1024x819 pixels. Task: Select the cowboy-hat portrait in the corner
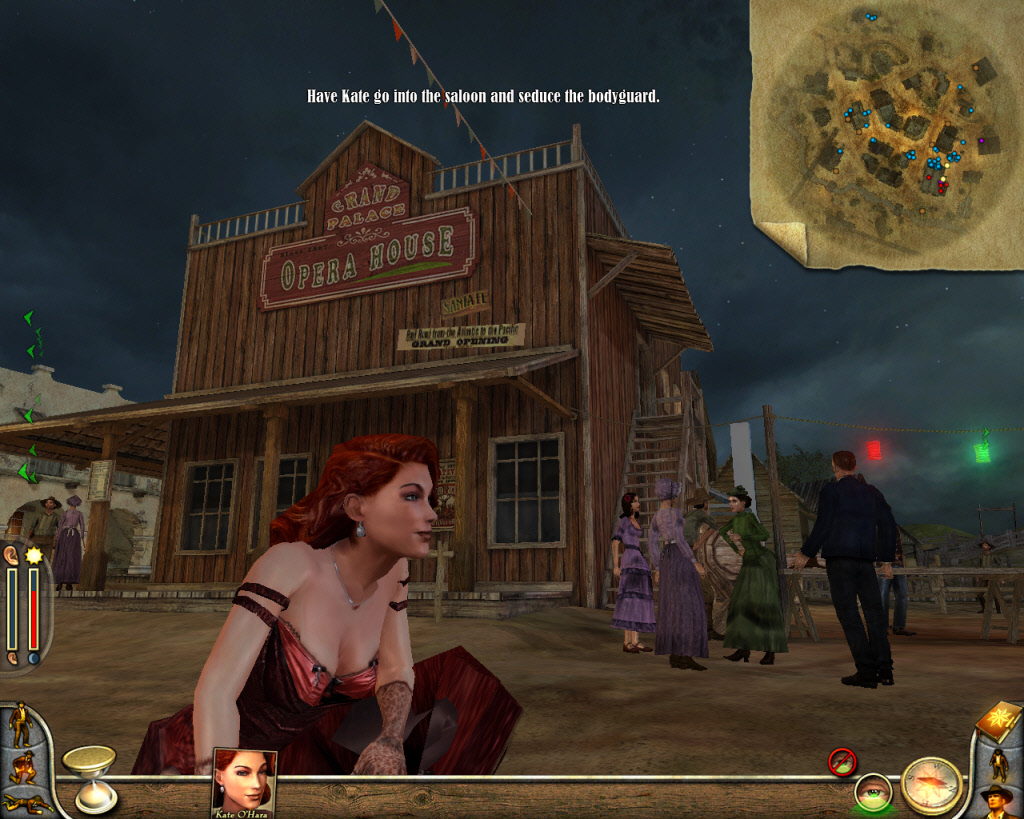tap(996, 800)
